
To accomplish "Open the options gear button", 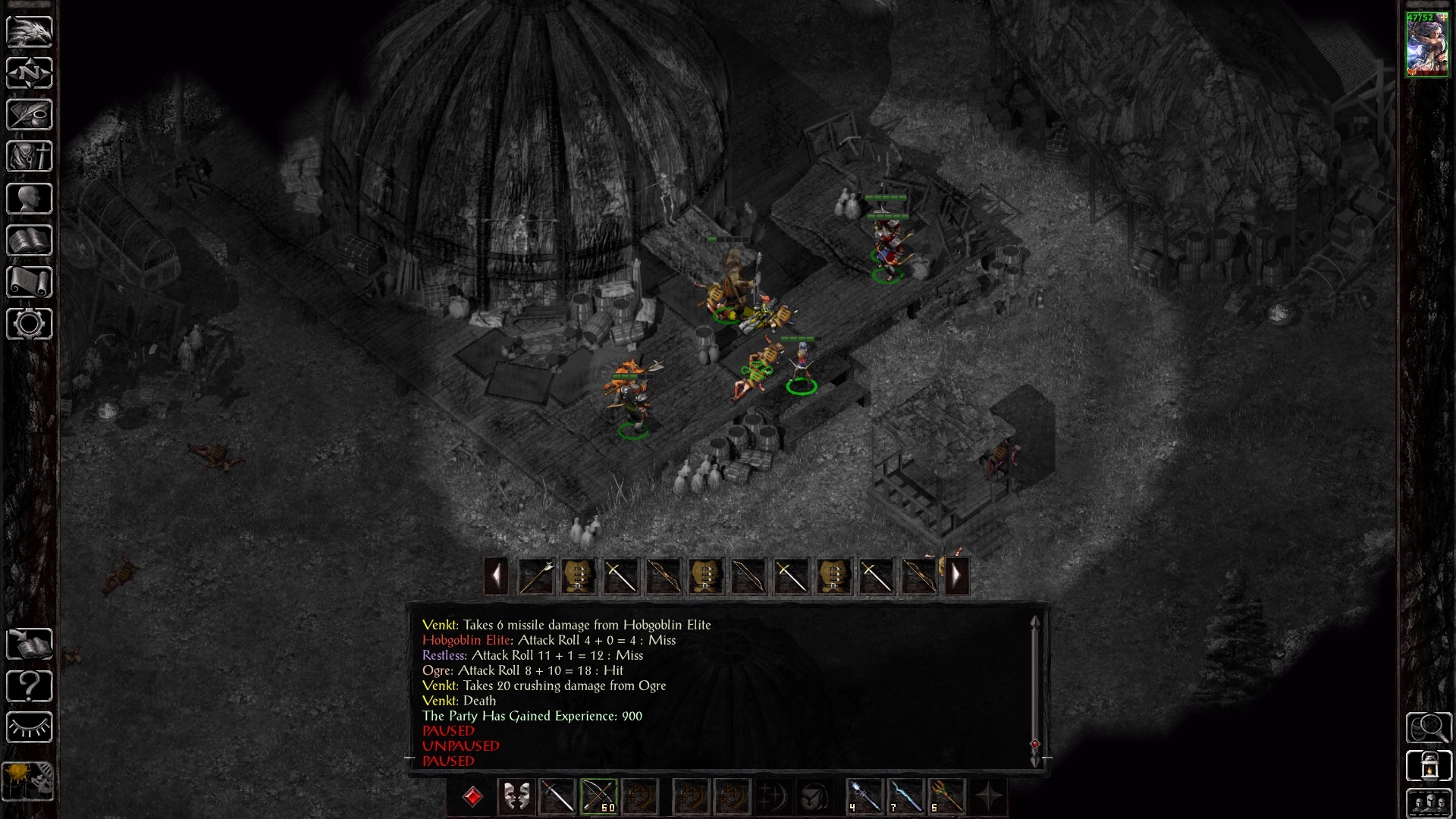I will click(x=30, y=325).
